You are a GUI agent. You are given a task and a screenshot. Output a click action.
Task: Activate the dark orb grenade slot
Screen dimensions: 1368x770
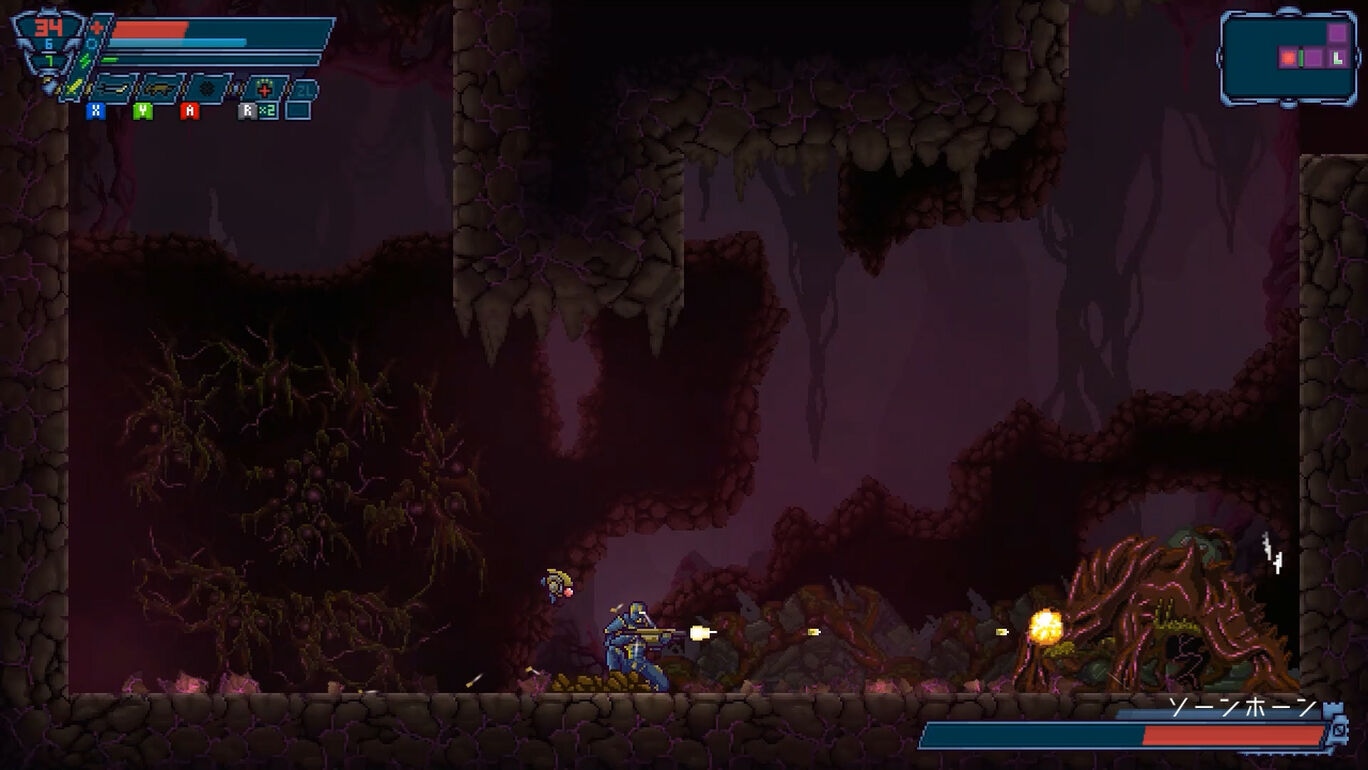pyautogui.click(x=208, y=89)
